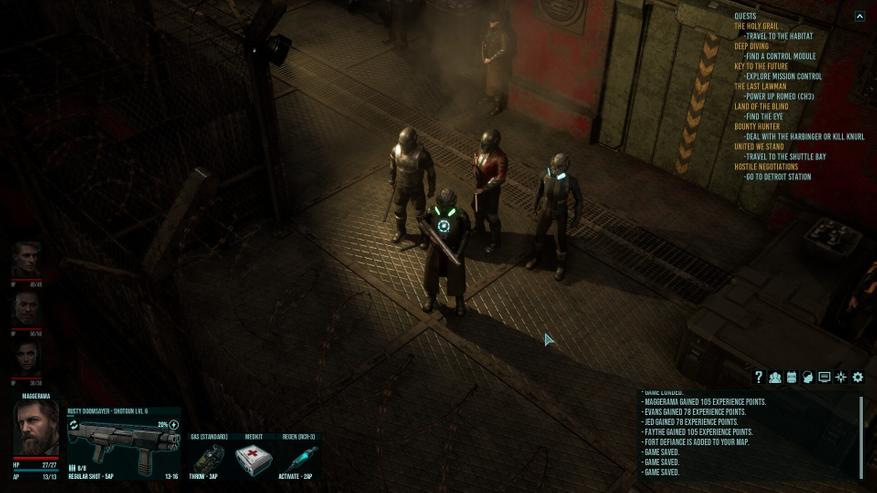Select the Hostile Negotiations quest entry
This screenshot has height=493, width=877.
(766, 166)
